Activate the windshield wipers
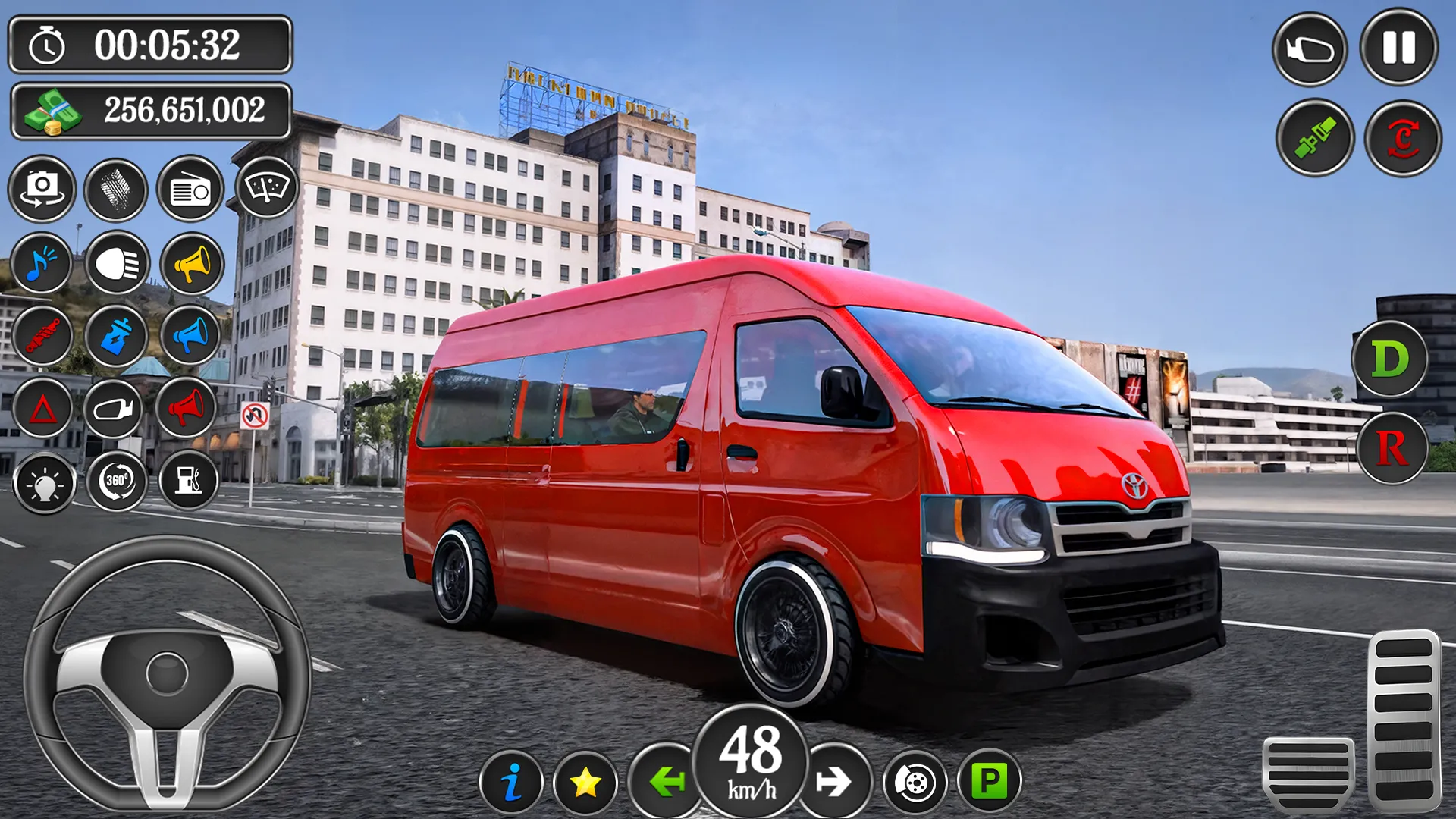1456x819 pixels. coord(263,190)
